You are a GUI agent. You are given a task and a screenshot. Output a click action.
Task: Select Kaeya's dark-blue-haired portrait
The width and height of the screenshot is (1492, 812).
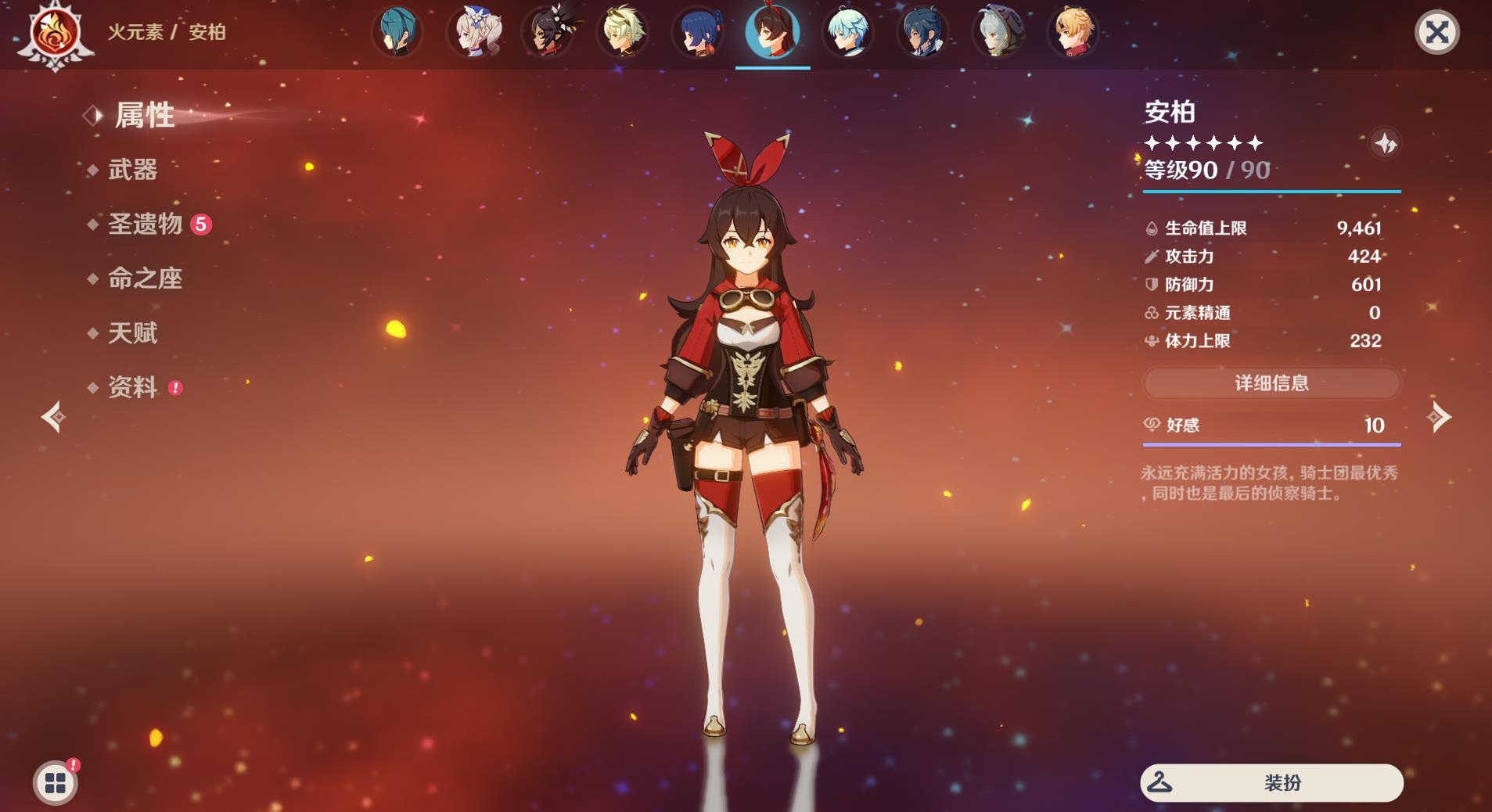point(922,32)
